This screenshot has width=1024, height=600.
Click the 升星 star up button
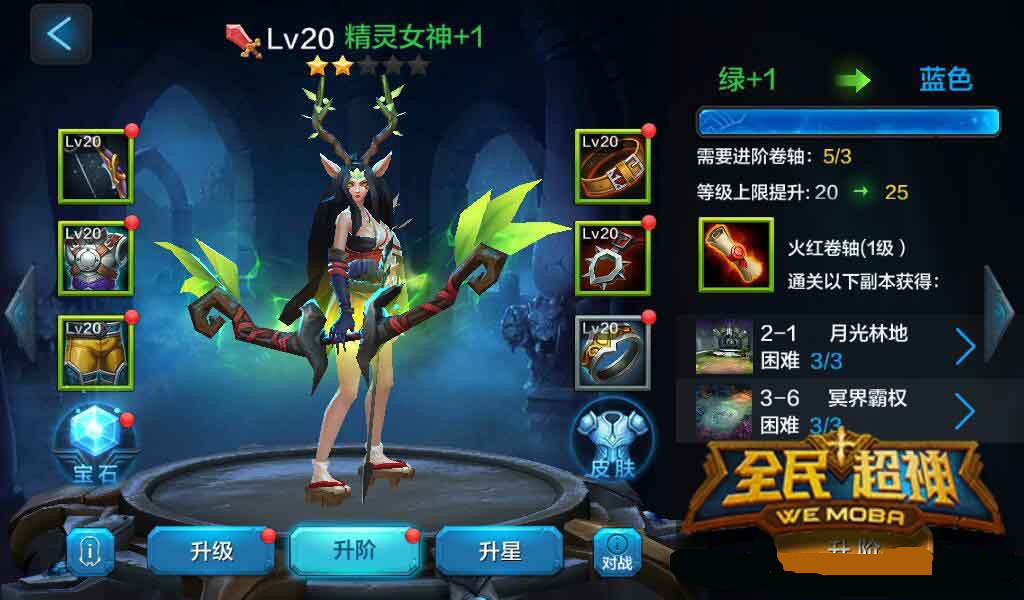pos(498,551)
